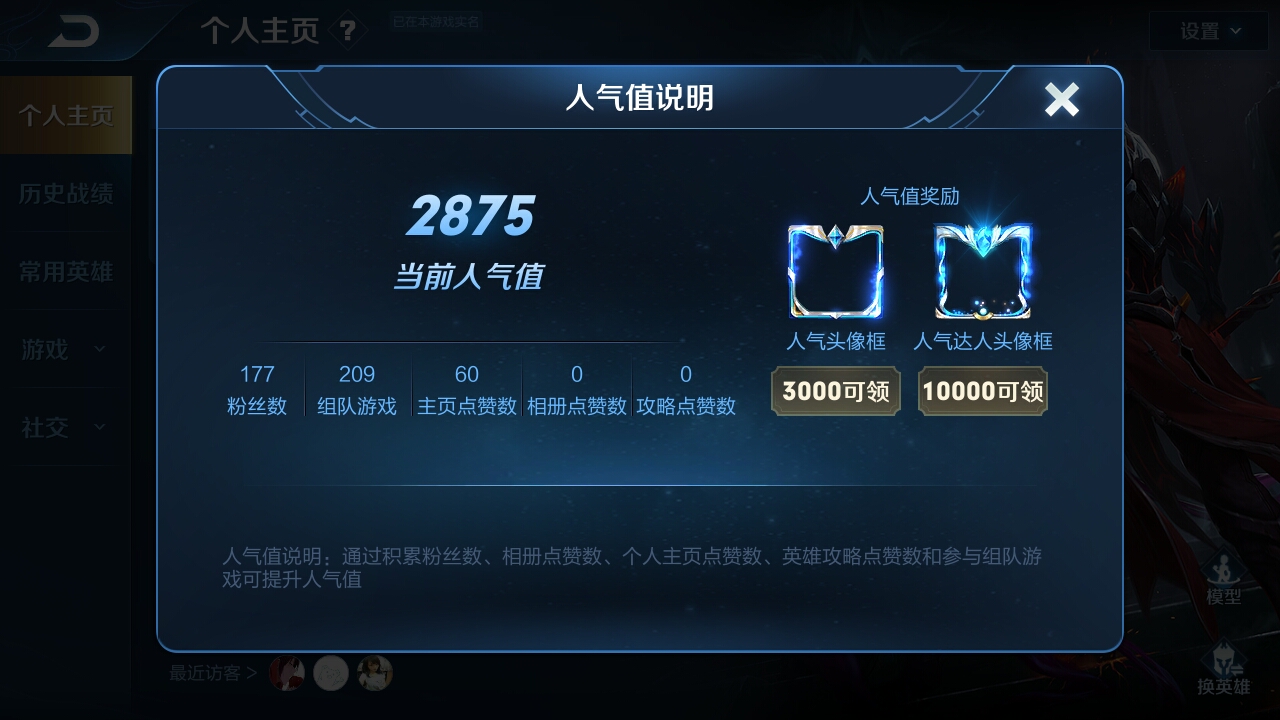Click the first recent visitor avatar
1280x720 pixels.
coord(287,673)
